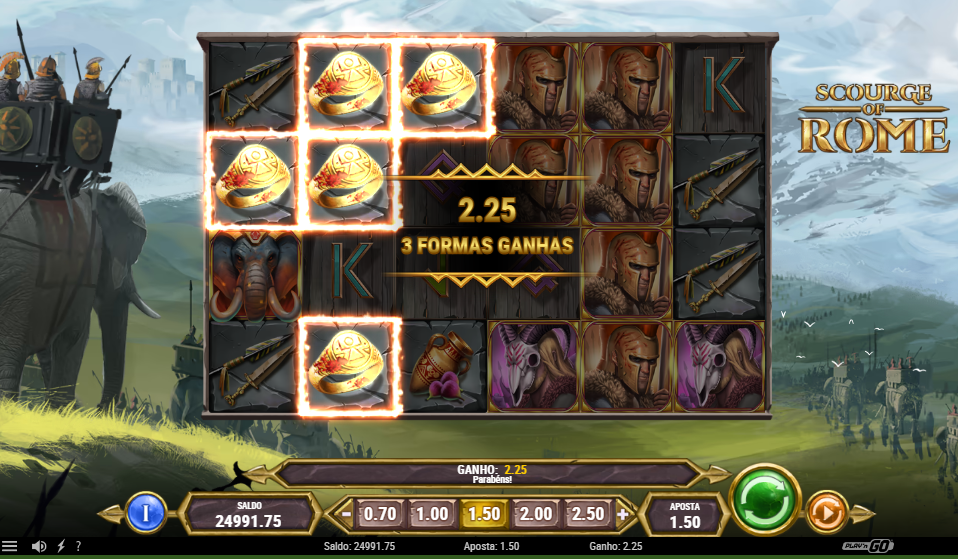
Task: Open the blue info paytable button
Action: coord(146,514)
